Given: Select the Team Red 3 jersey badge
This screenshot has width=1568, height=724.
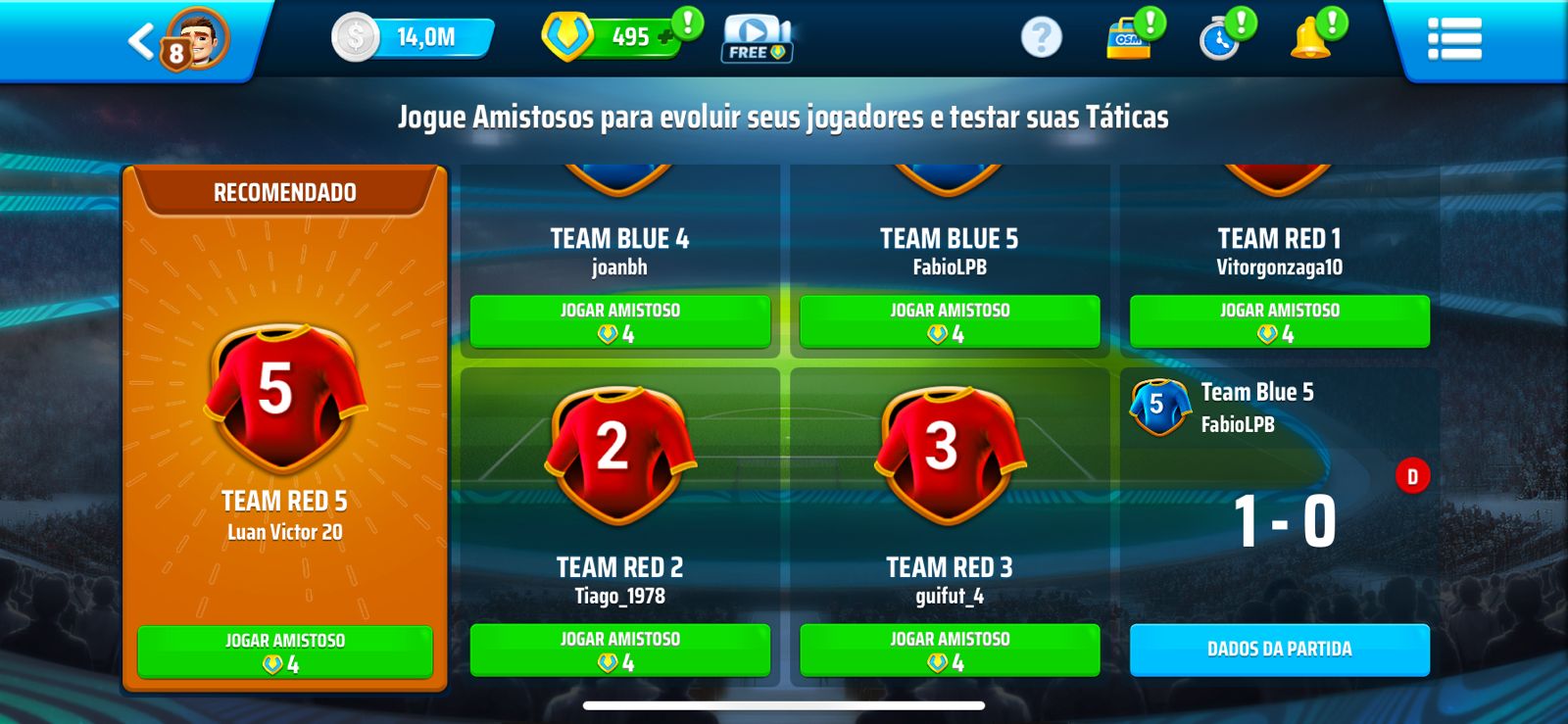Looking at the screenshot, I should [x=948, y=453].
